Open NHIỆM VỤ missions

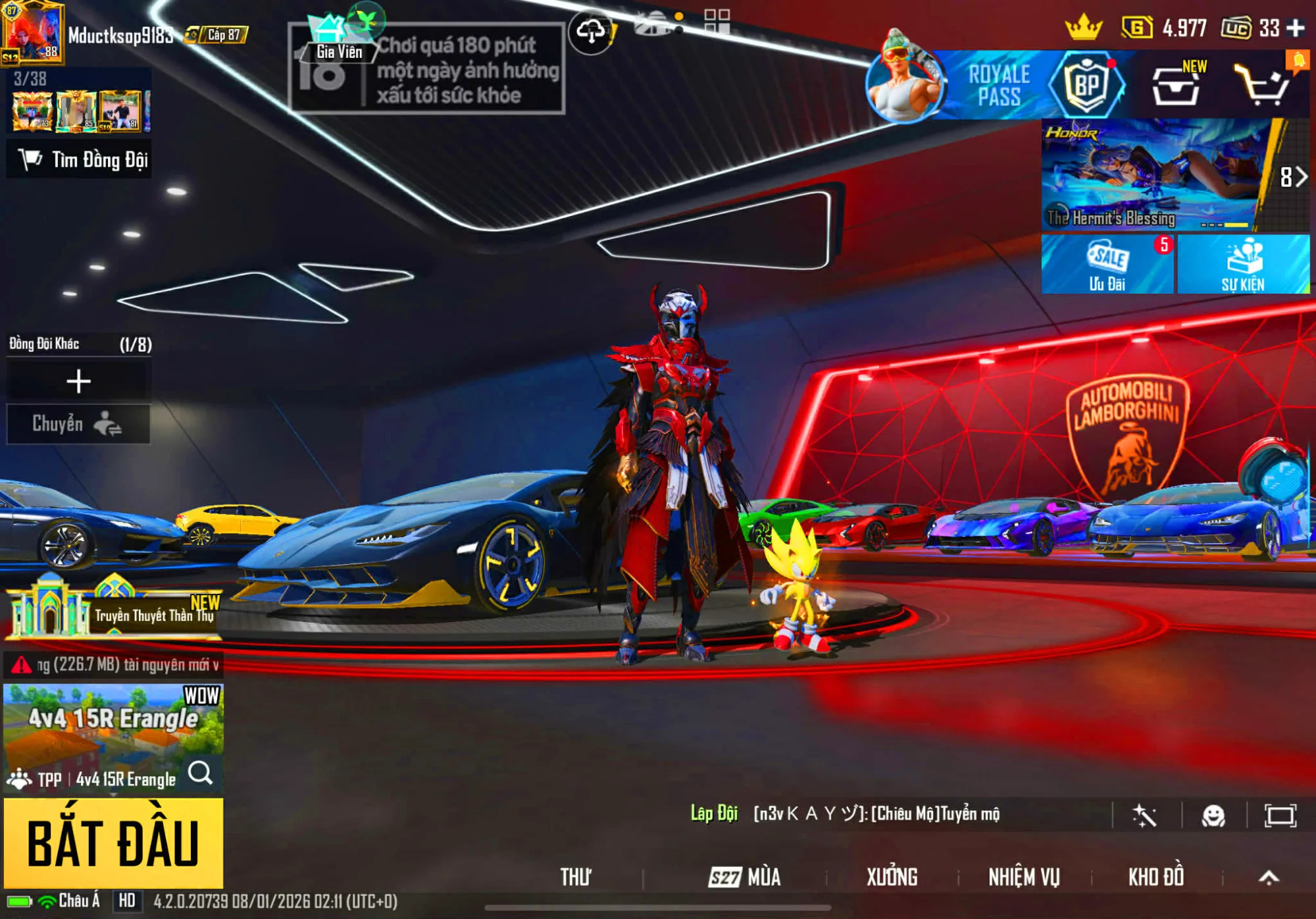(1024, 877)
